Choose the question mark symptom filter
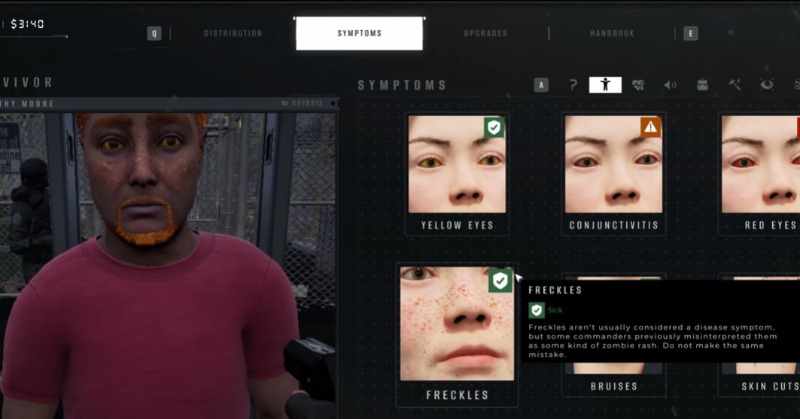800x419 pixels. pos(573,85)
